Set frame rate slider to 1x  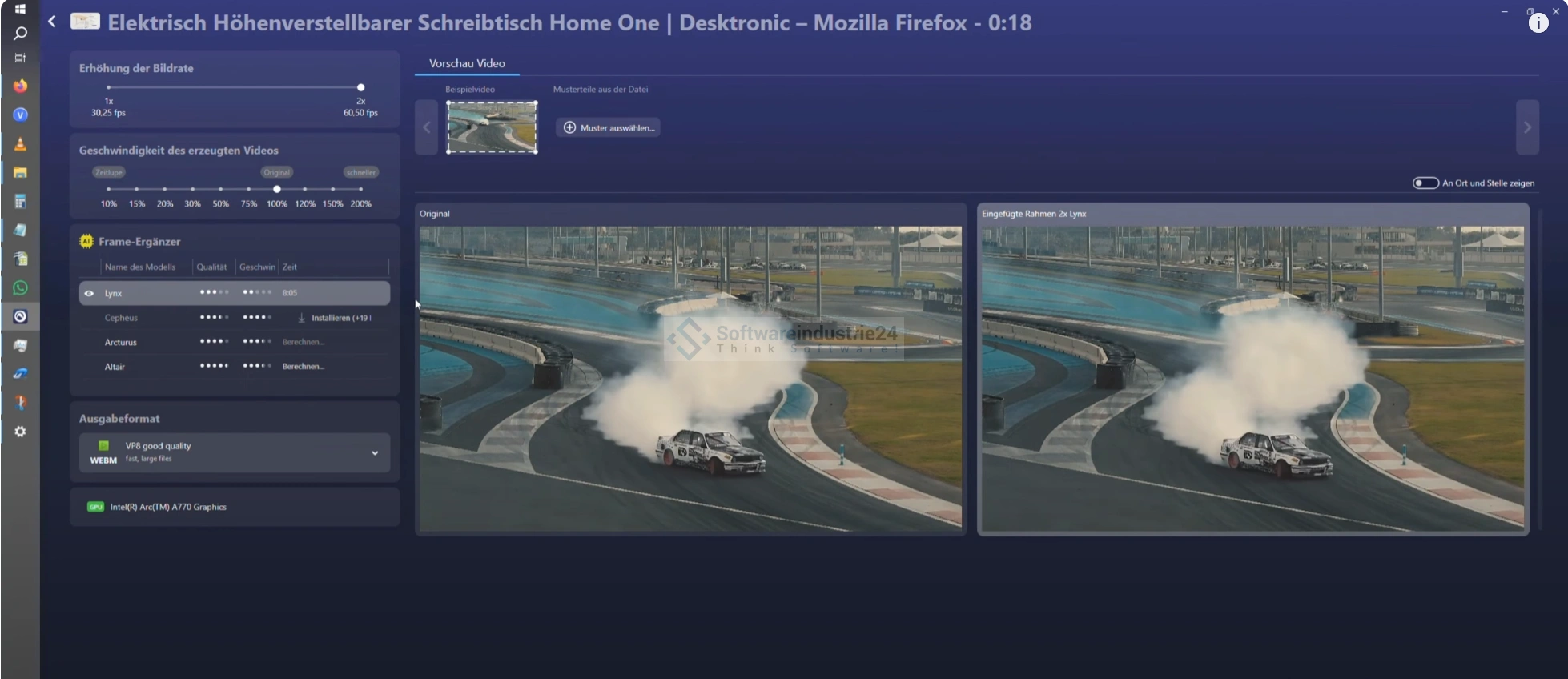click(x=109, y=87)
